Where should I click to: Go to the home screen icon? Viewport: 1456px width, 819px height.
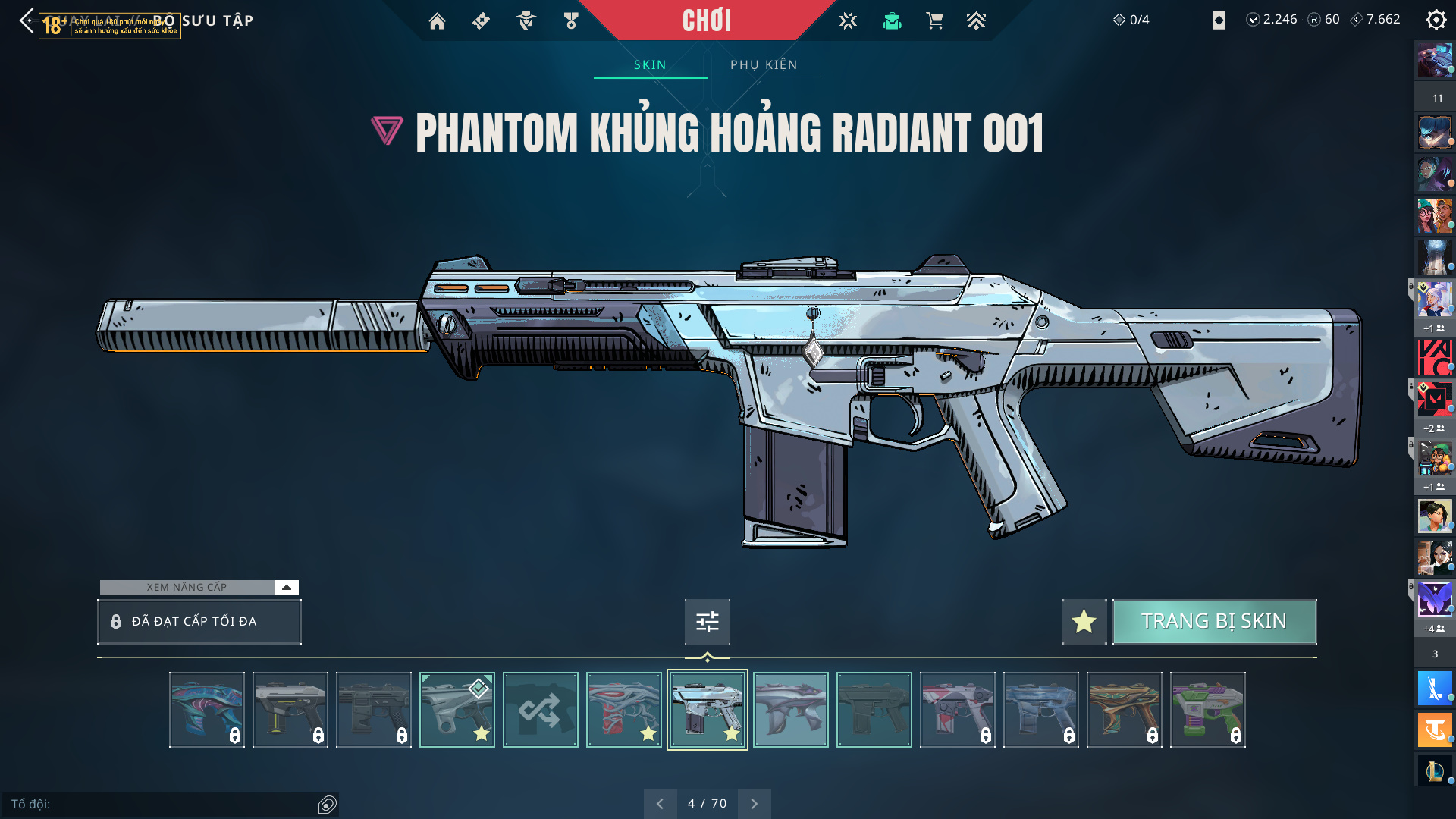(x=437, y=21)
